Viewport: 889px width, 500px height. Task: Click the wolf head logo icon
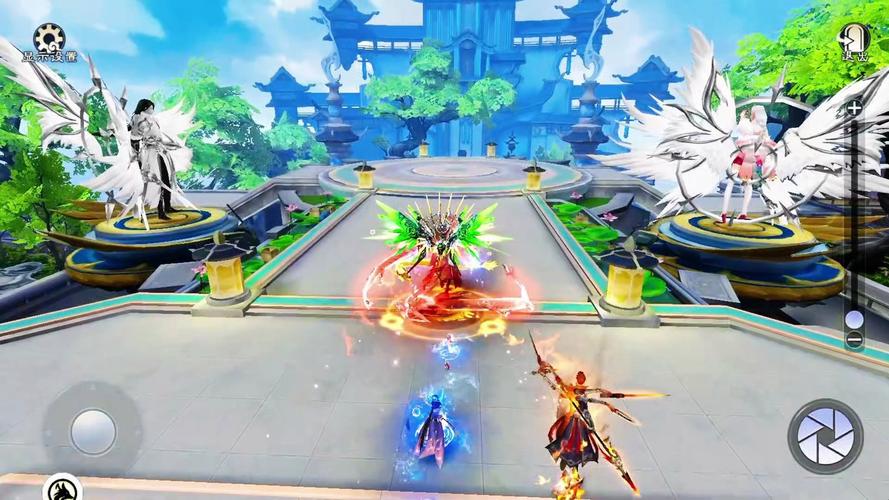click(x=62, y=488)
